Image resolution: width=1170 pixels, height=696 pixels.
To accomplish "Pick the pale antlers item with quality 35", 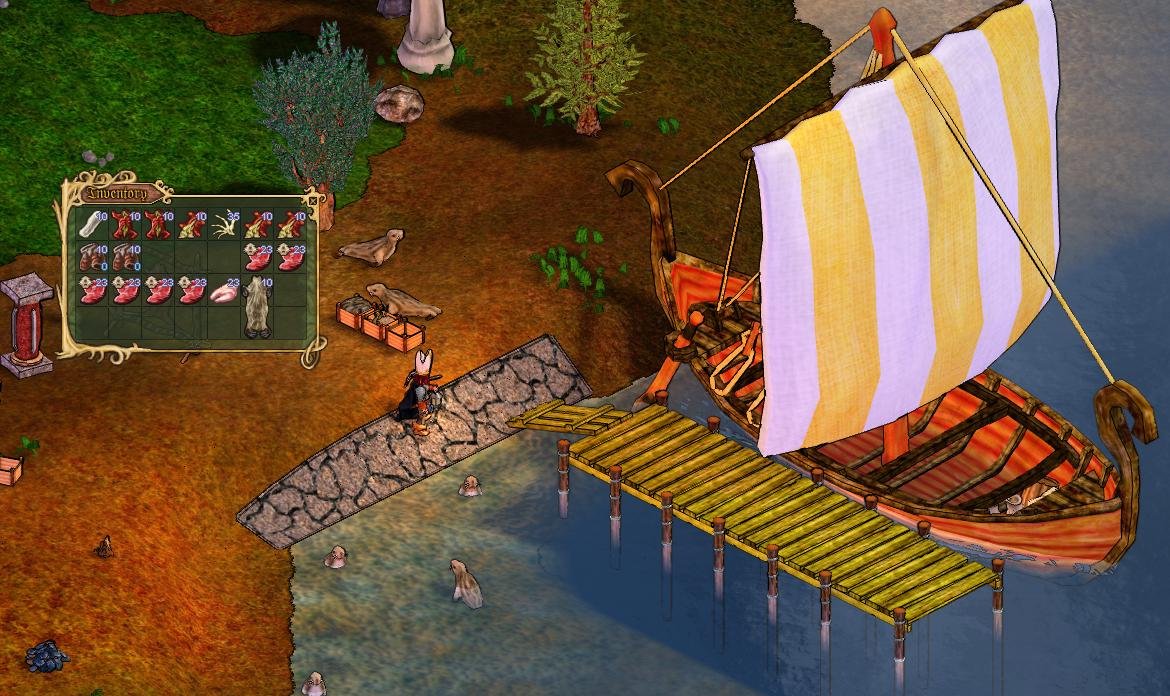I will pyautogui.click(x=225, y=224).
